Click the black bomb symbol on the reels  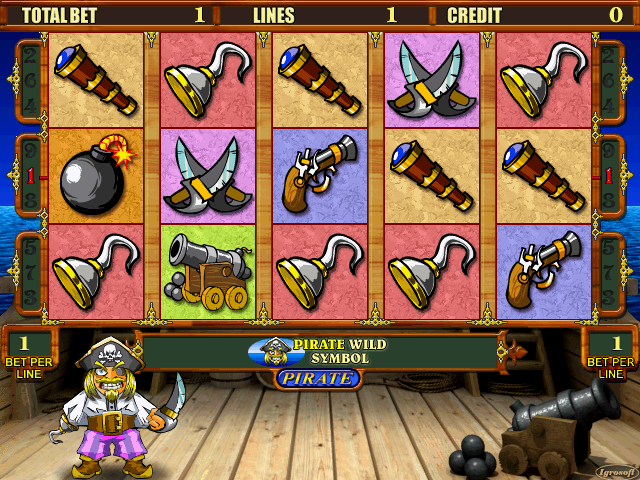pyautogui.click(x=96, y=176)
